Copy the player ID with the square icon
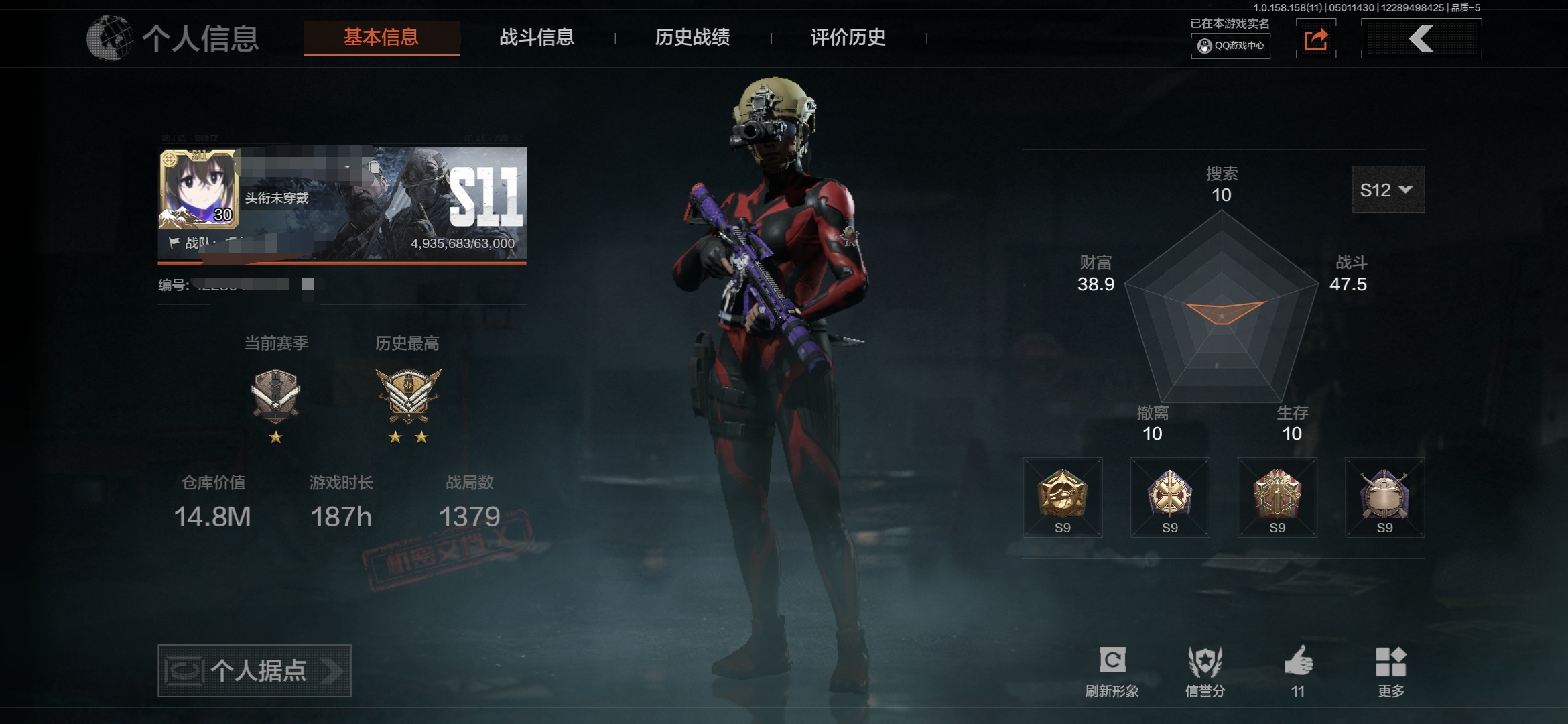The image size is (1568, 724). [x=308, y=284]
